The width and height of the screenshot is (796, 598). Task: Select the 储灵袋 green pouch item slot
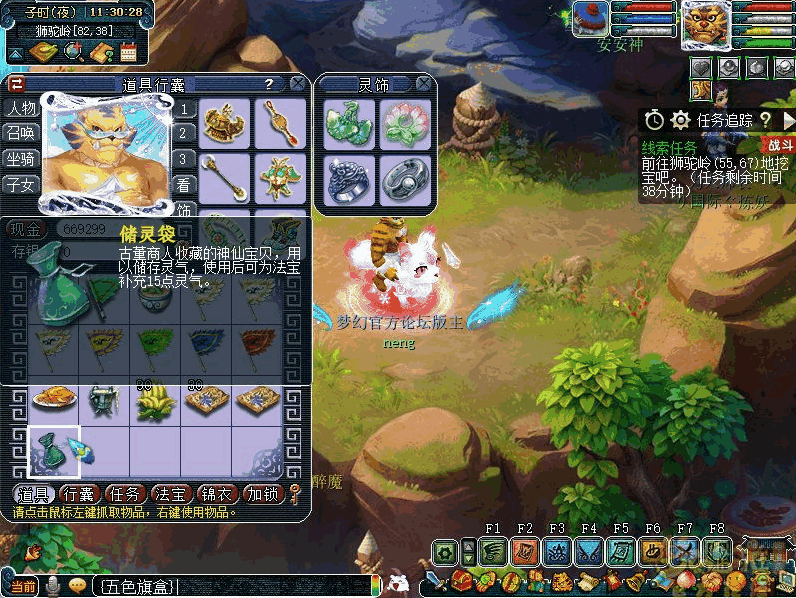coord(54,451)
